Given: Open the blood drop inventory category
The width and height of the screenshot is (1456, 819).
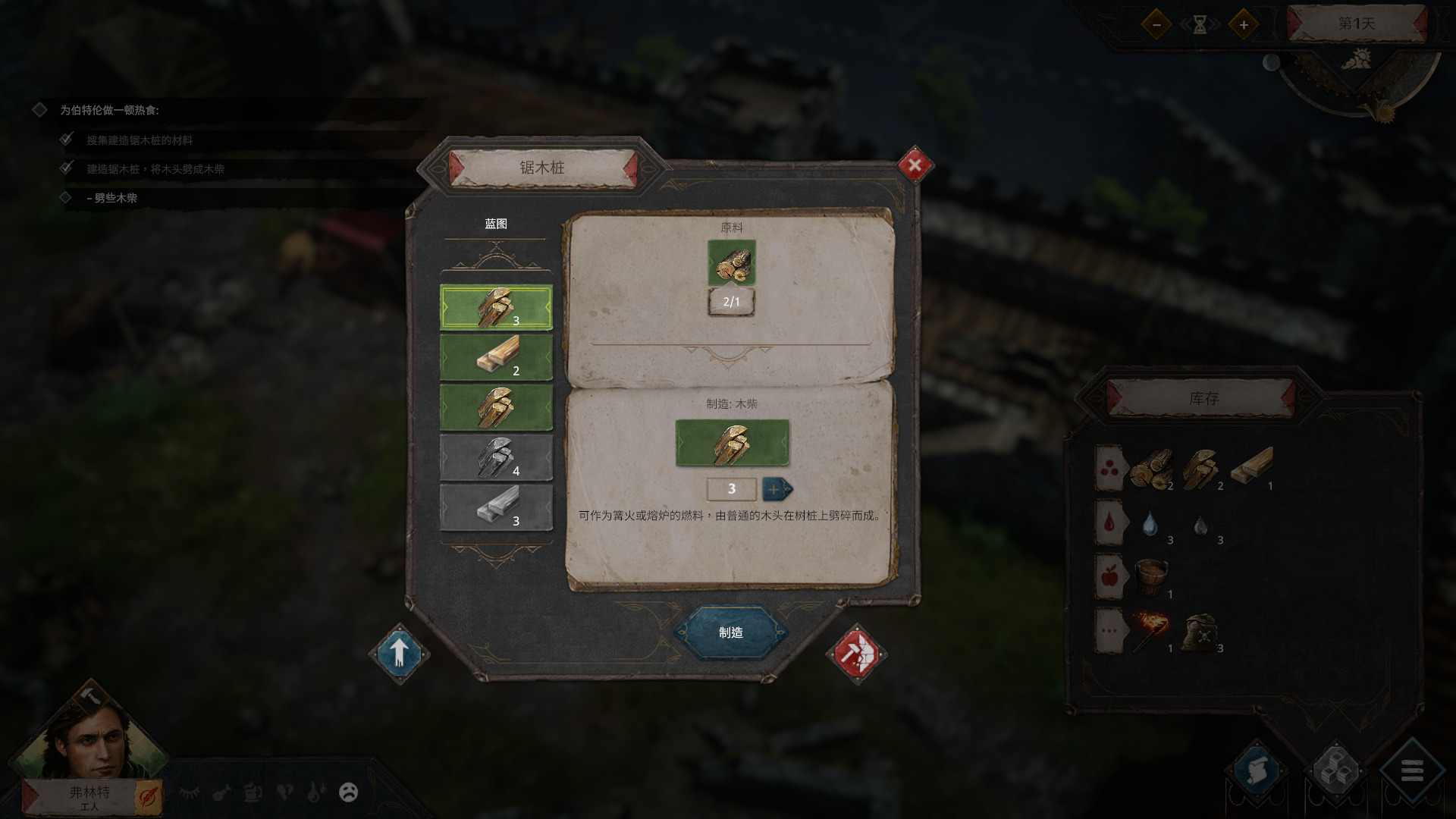Looking at the screenshot, I should (x=1109, y=522).
